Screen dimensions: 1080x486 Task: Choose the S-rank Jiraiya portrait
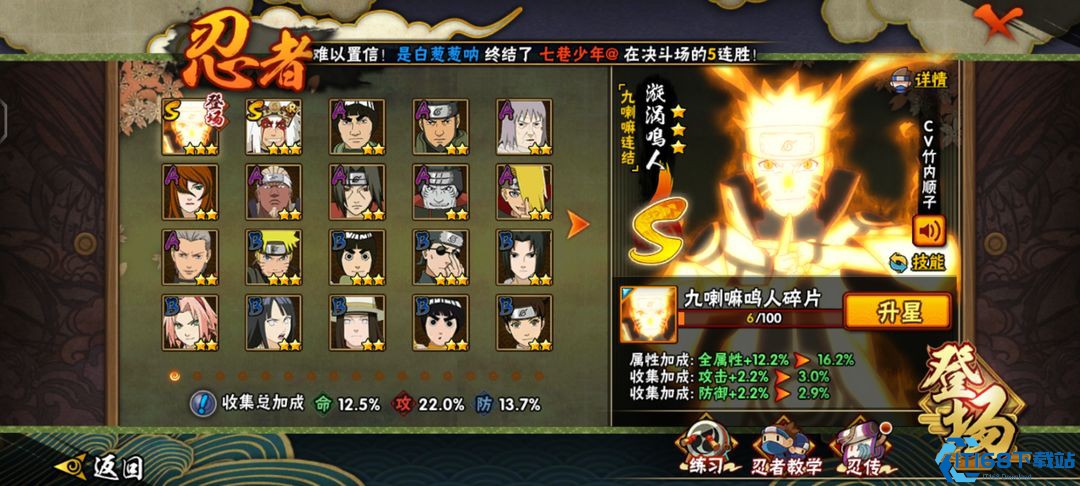click(x=274, y=127)
